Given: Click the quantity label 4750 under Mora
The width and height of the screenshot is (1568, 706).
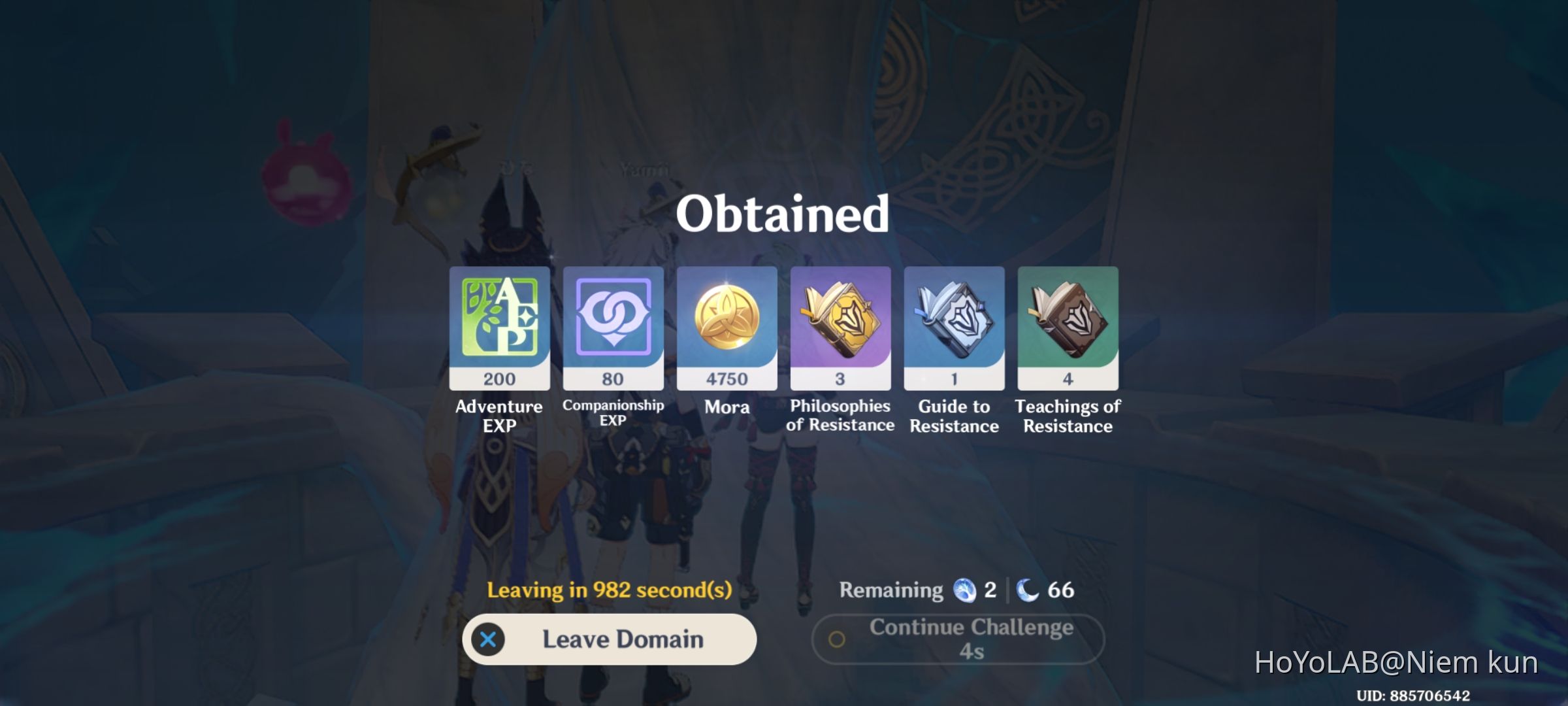Looking at the screenshot, I should coord(727,378).
